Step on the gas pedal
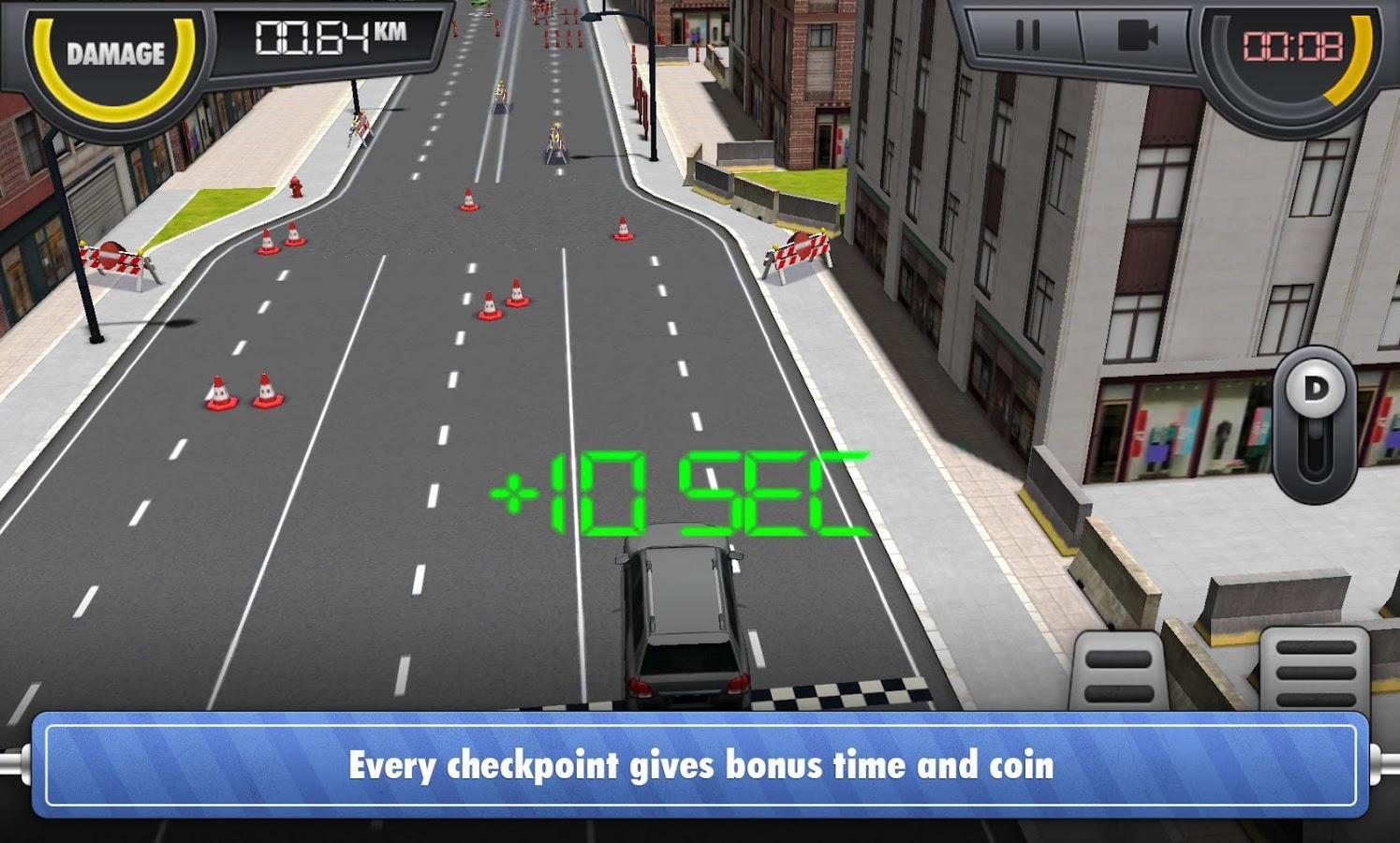Image resolution: width=1400 pixels, height=843 pixels. [x=1315, y=671]
